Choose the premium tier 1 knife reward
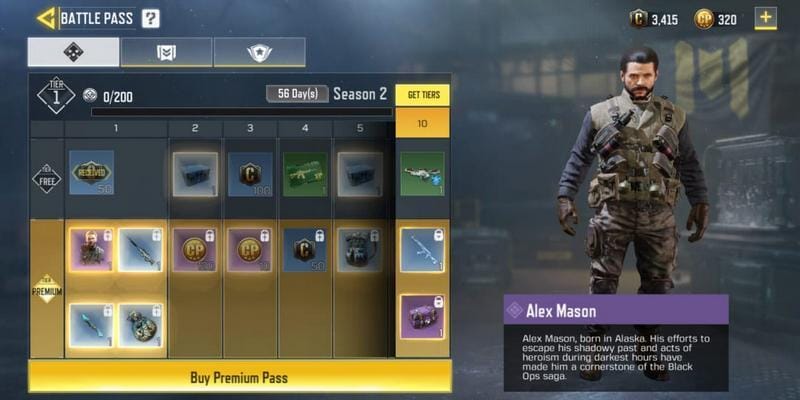Screen dimensions: 800x400 point(91,325)
